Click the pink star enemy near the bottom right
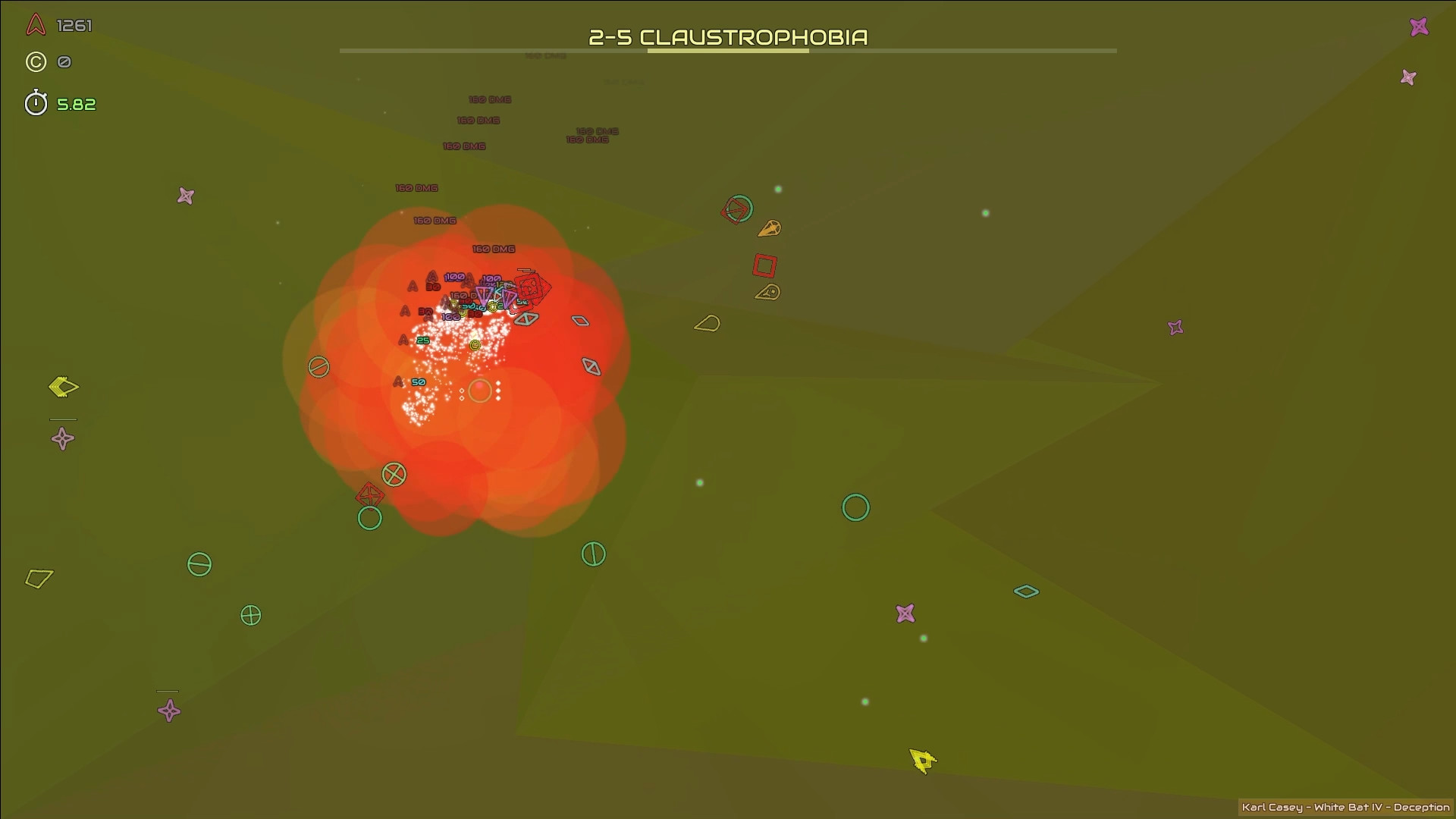Screen dimensions: 1456x819 (x=905, y=612)
